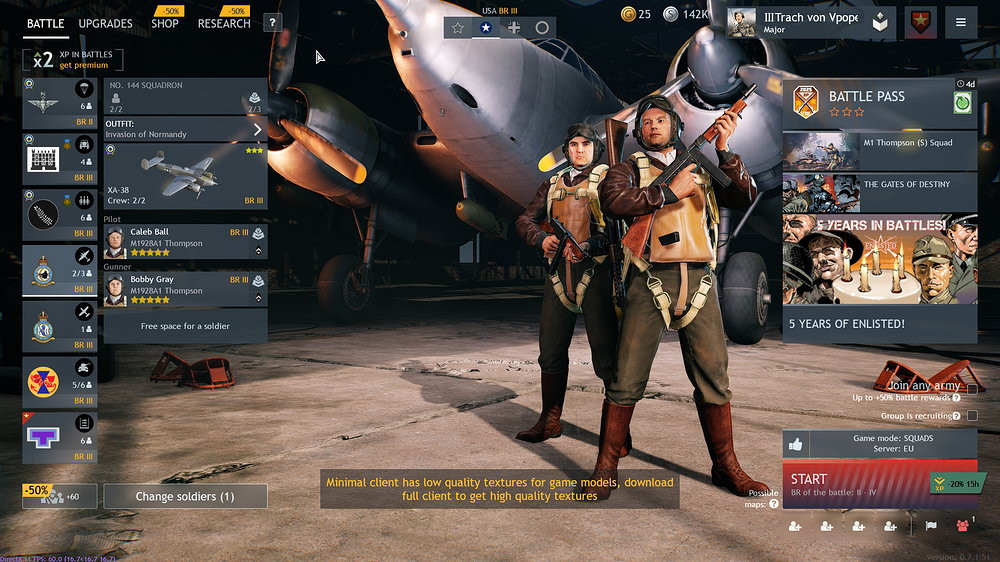Enable the Group is recruiting checkbox

point(972,415)
